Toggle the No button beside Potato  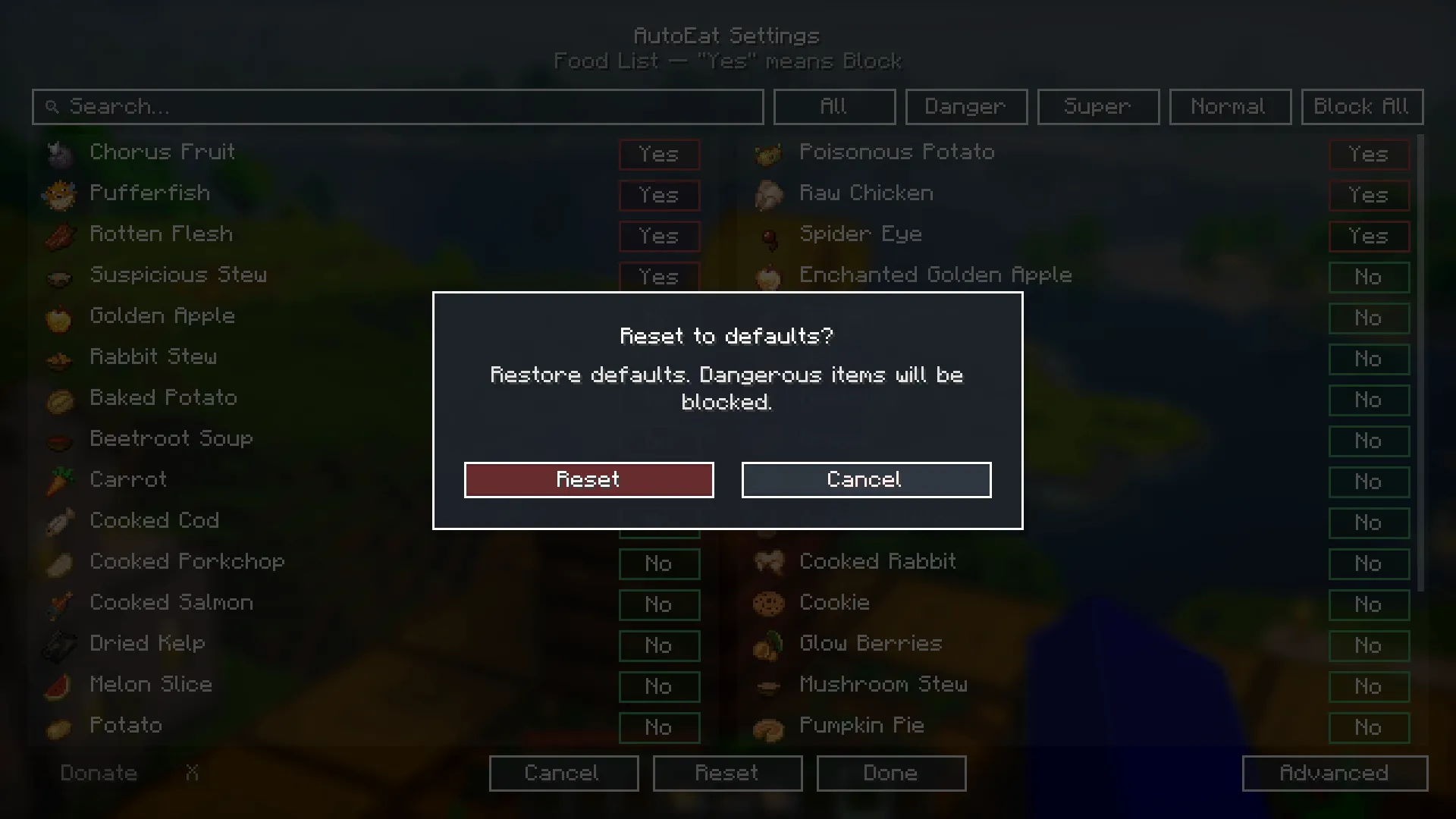click(659, 727)
